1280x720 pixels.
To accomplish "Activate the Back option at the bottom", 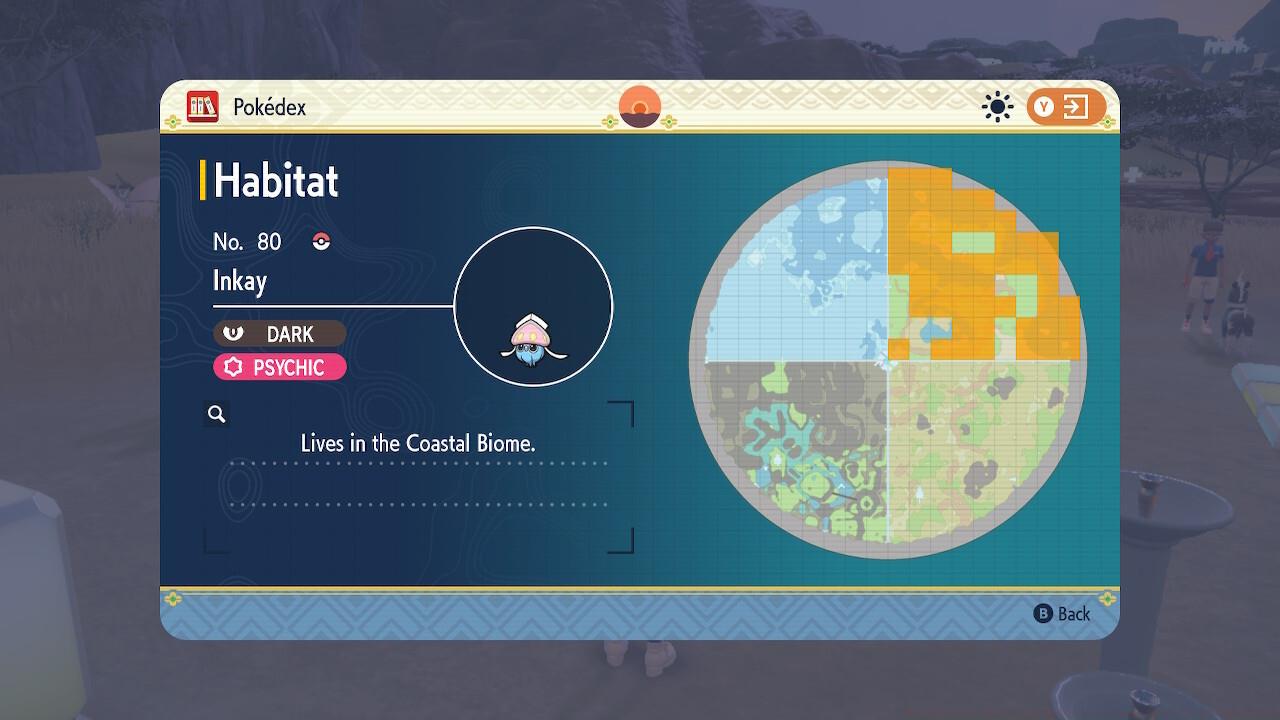I will (1072, 614).
